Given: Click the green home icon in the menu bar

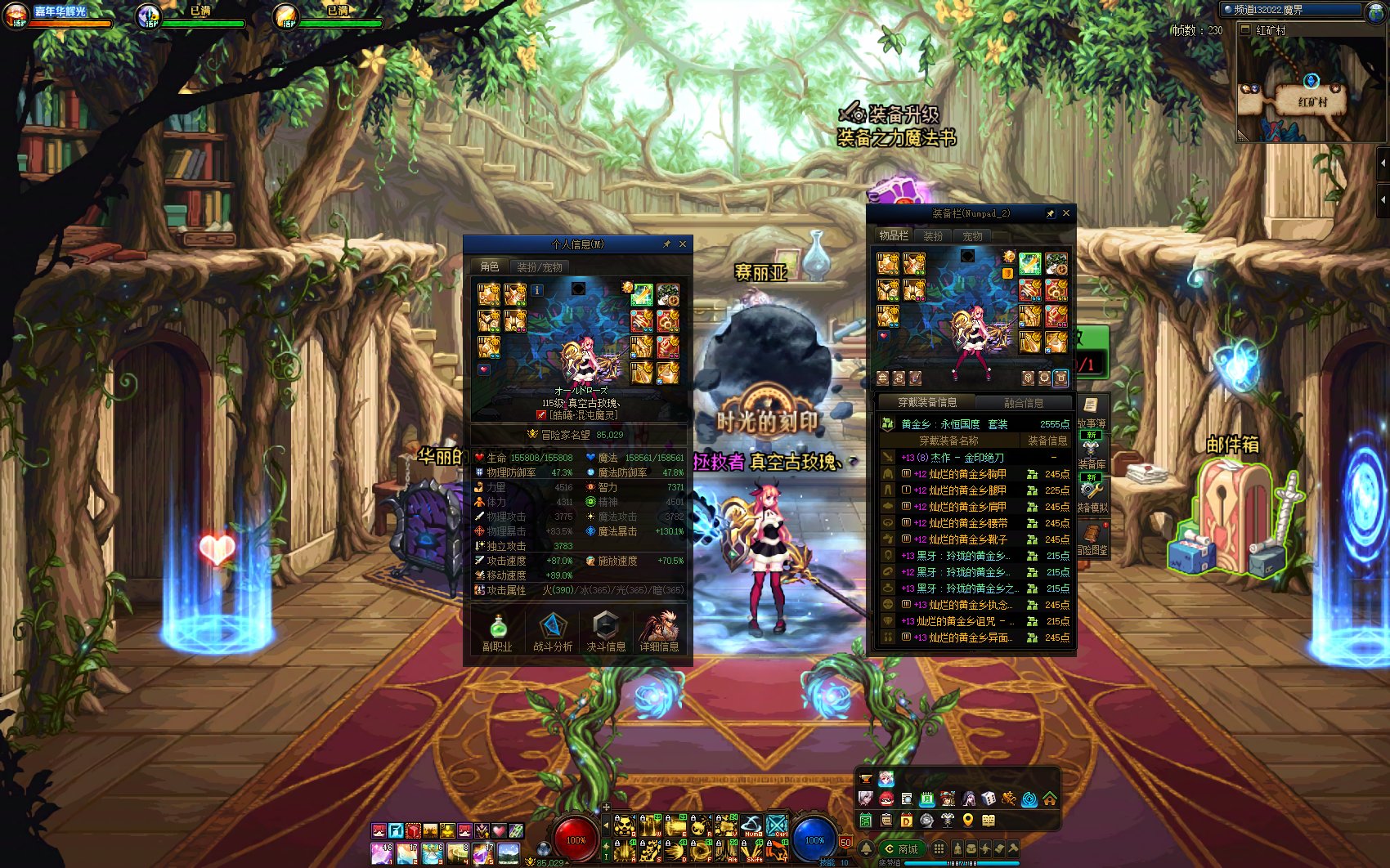Looking at the screenshot, I should (1049, 799).
